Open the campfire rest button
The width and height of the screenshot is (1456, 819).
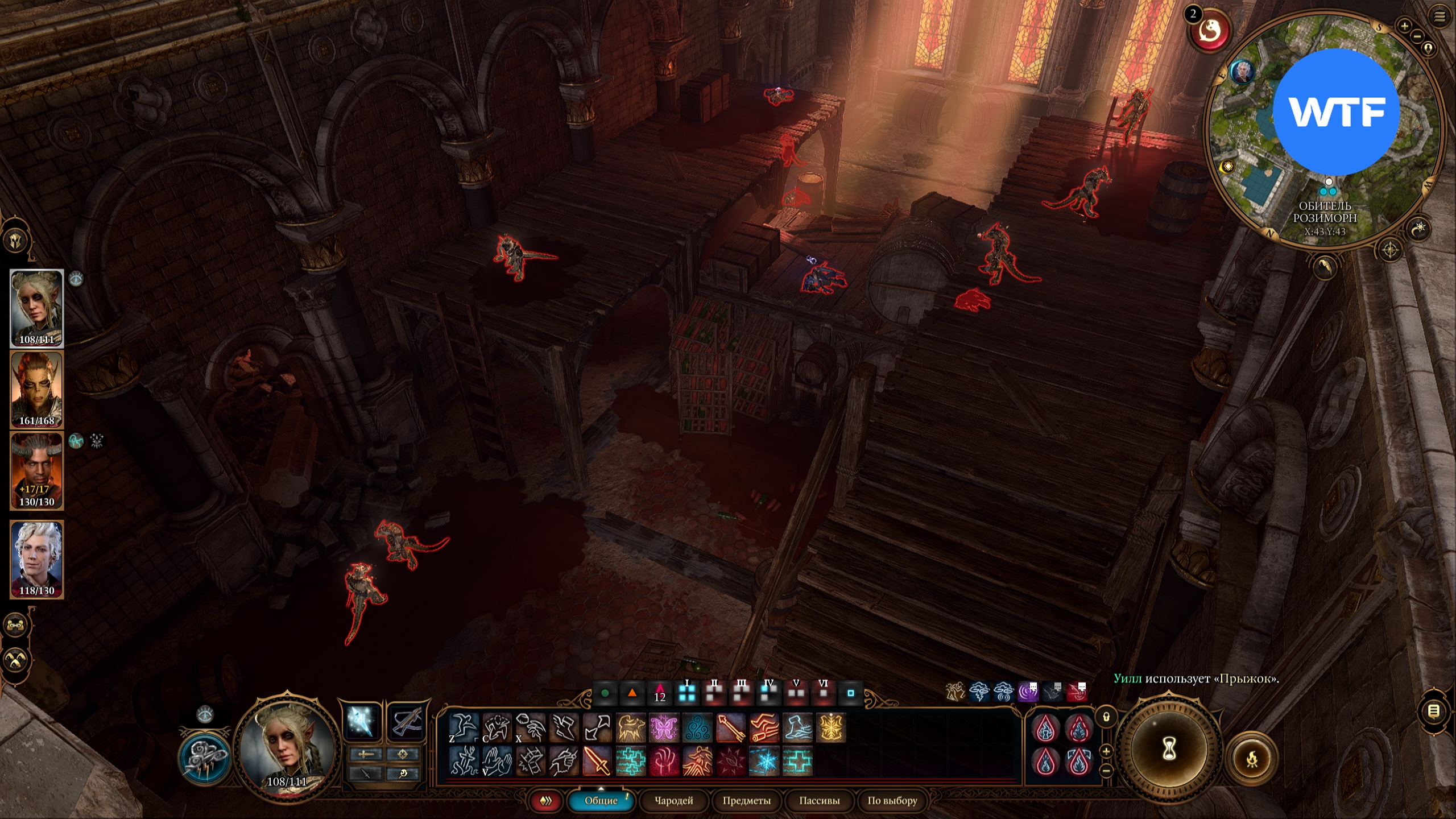click(1252, 759)
